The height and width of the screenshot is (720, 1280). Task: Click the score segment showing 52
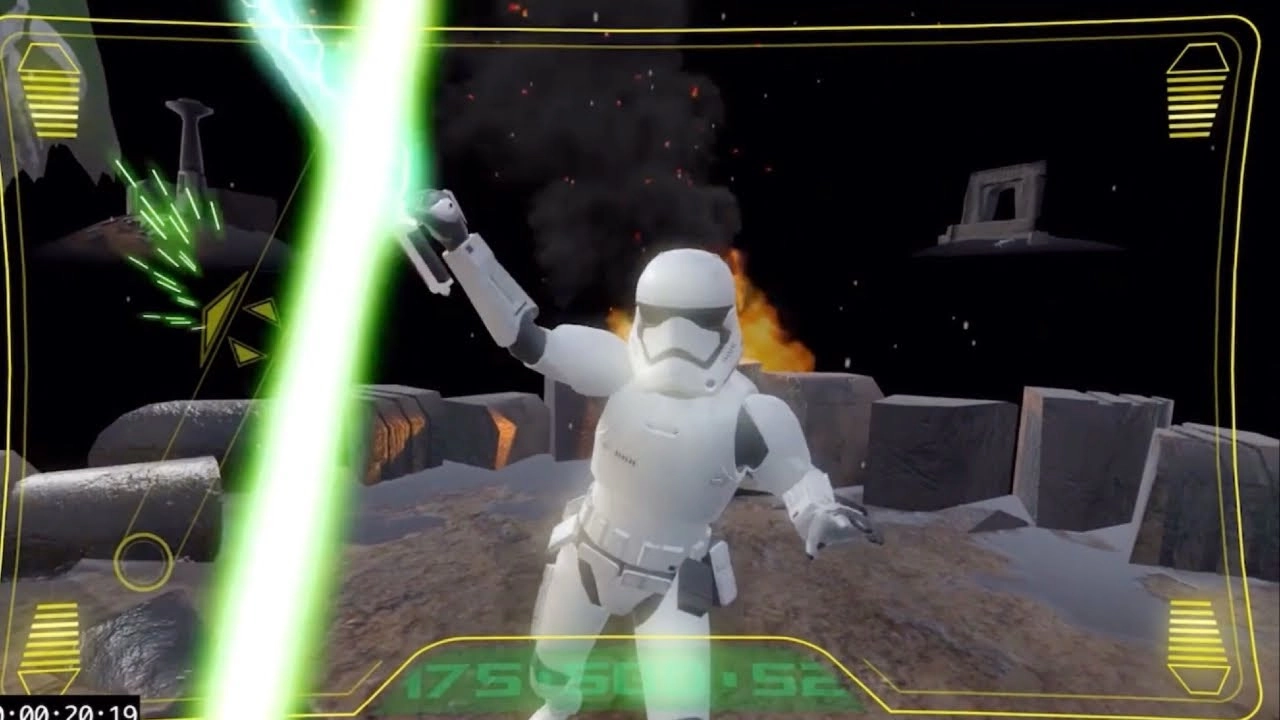point(798,677)
